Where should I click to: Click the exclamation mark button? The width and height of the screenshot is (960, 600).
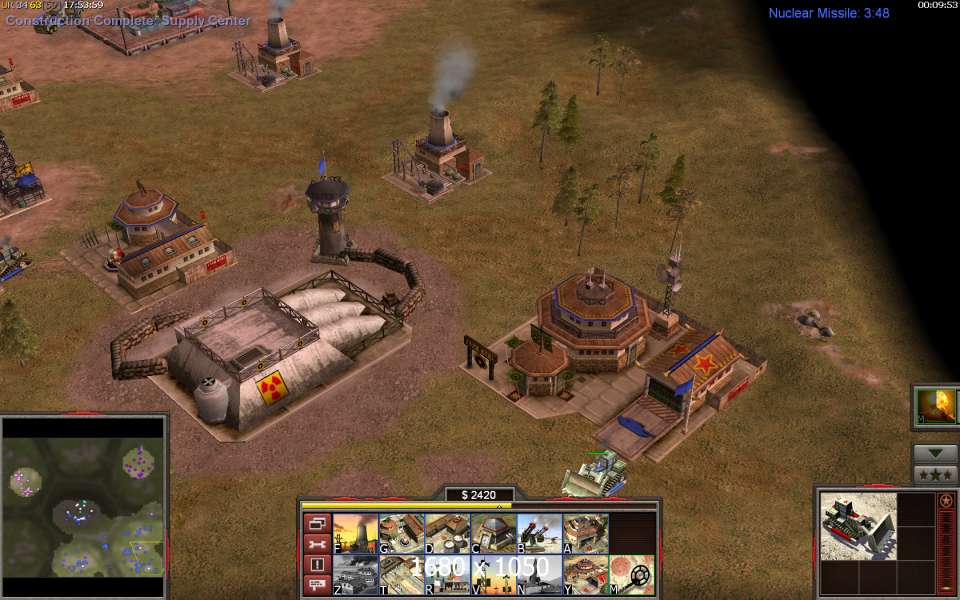317,564
